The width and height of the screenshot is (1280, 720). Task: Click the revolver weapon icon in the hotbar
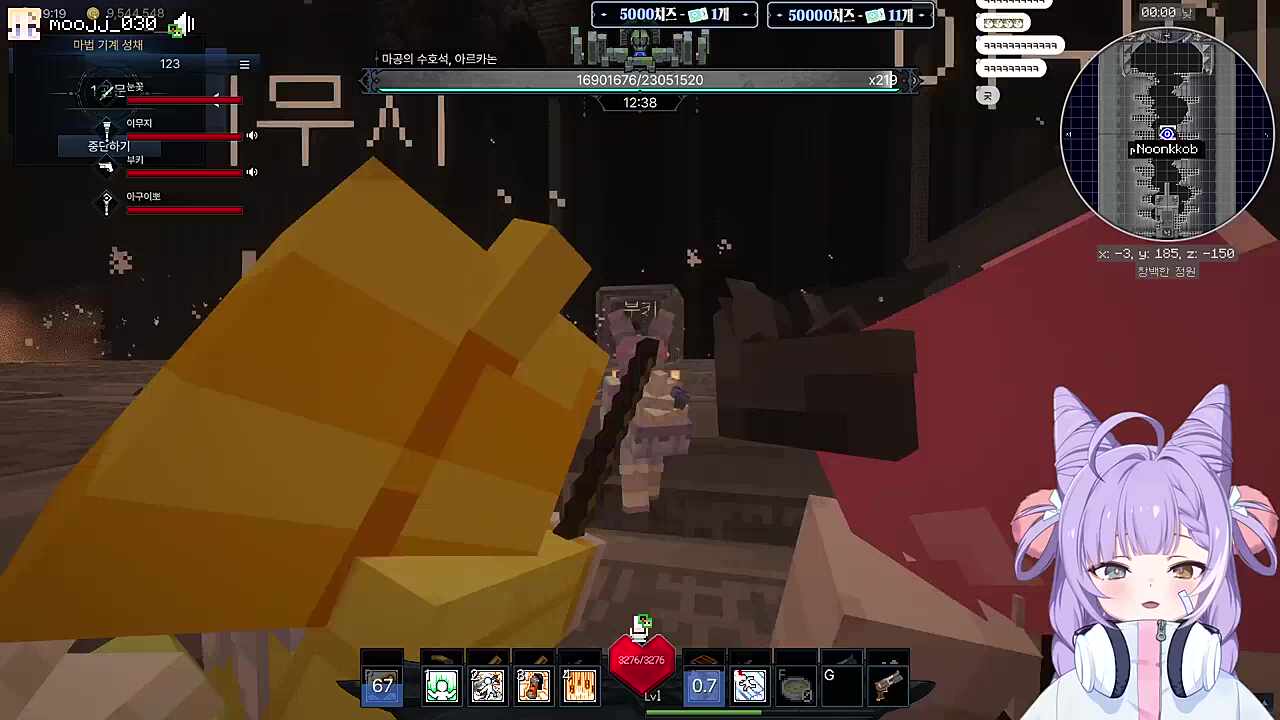click(887, 685)
